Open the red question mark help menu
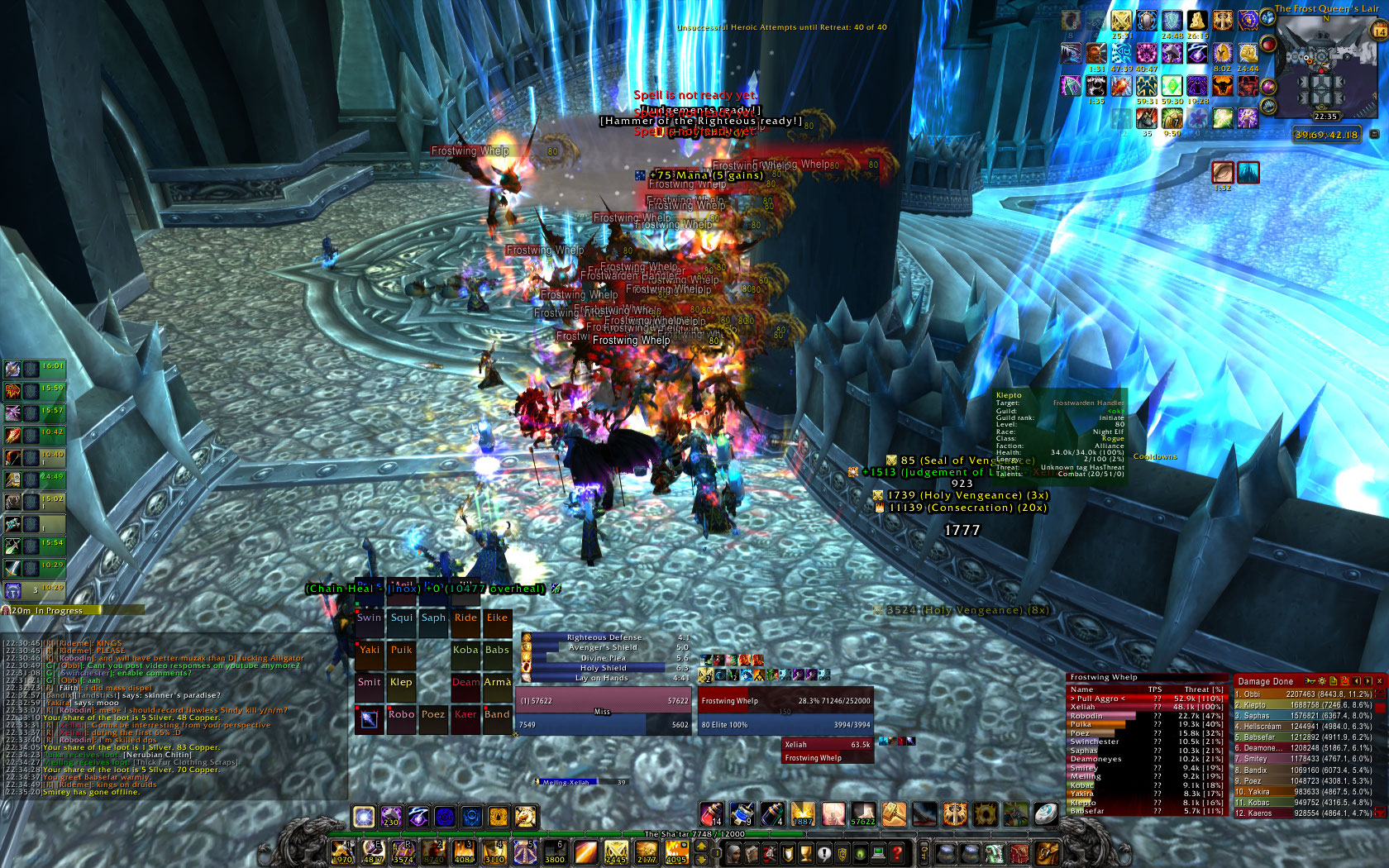 click(x=896, y=853)
